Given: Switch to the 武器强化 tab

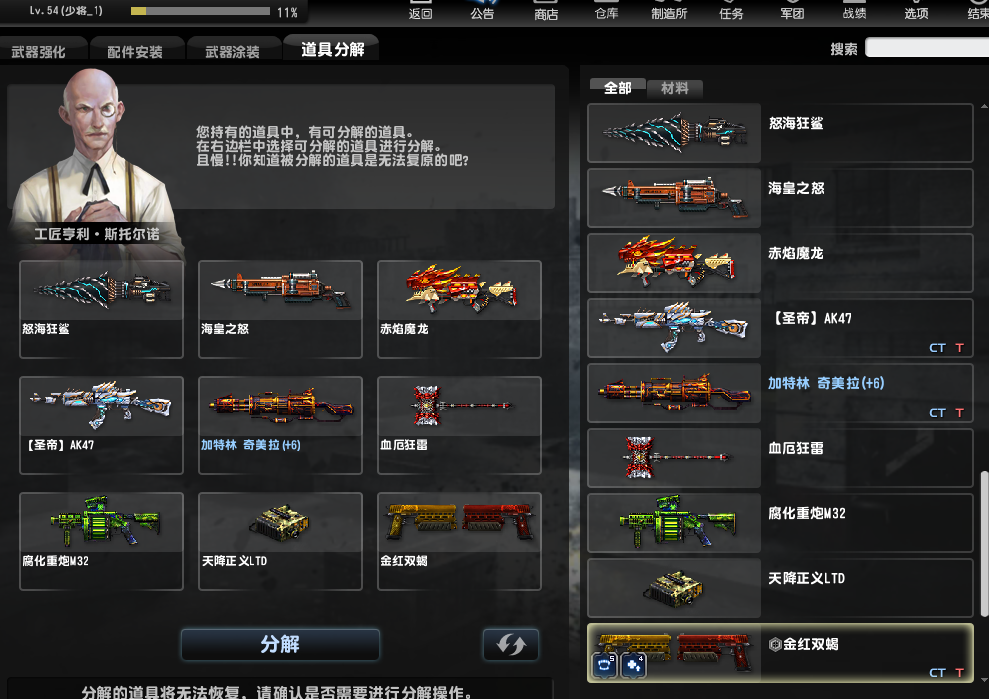Looking at the screenshot, I should coord(39,52).
